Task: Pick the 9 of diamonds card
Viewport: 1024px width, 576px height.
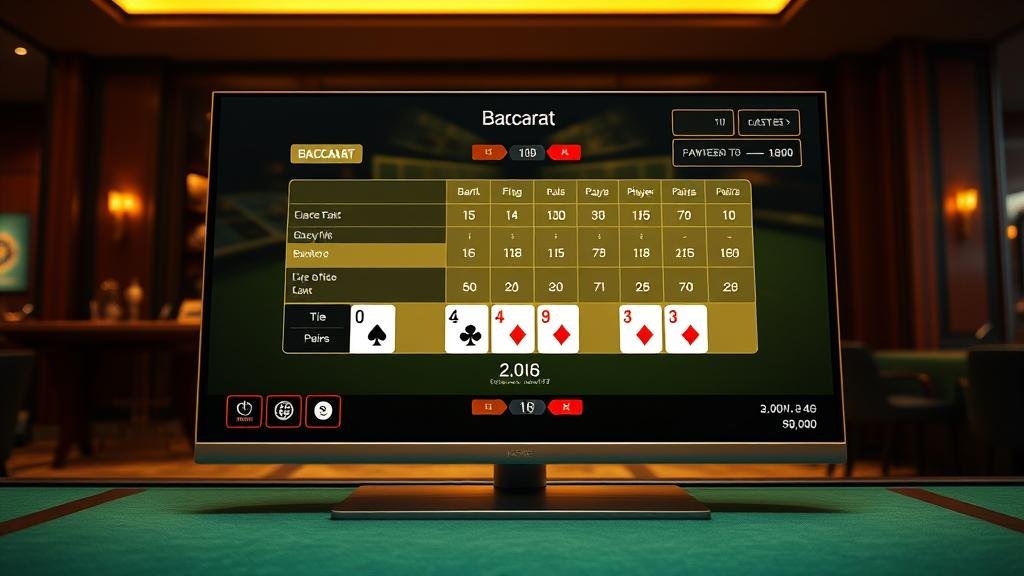Action: (558, 329)
